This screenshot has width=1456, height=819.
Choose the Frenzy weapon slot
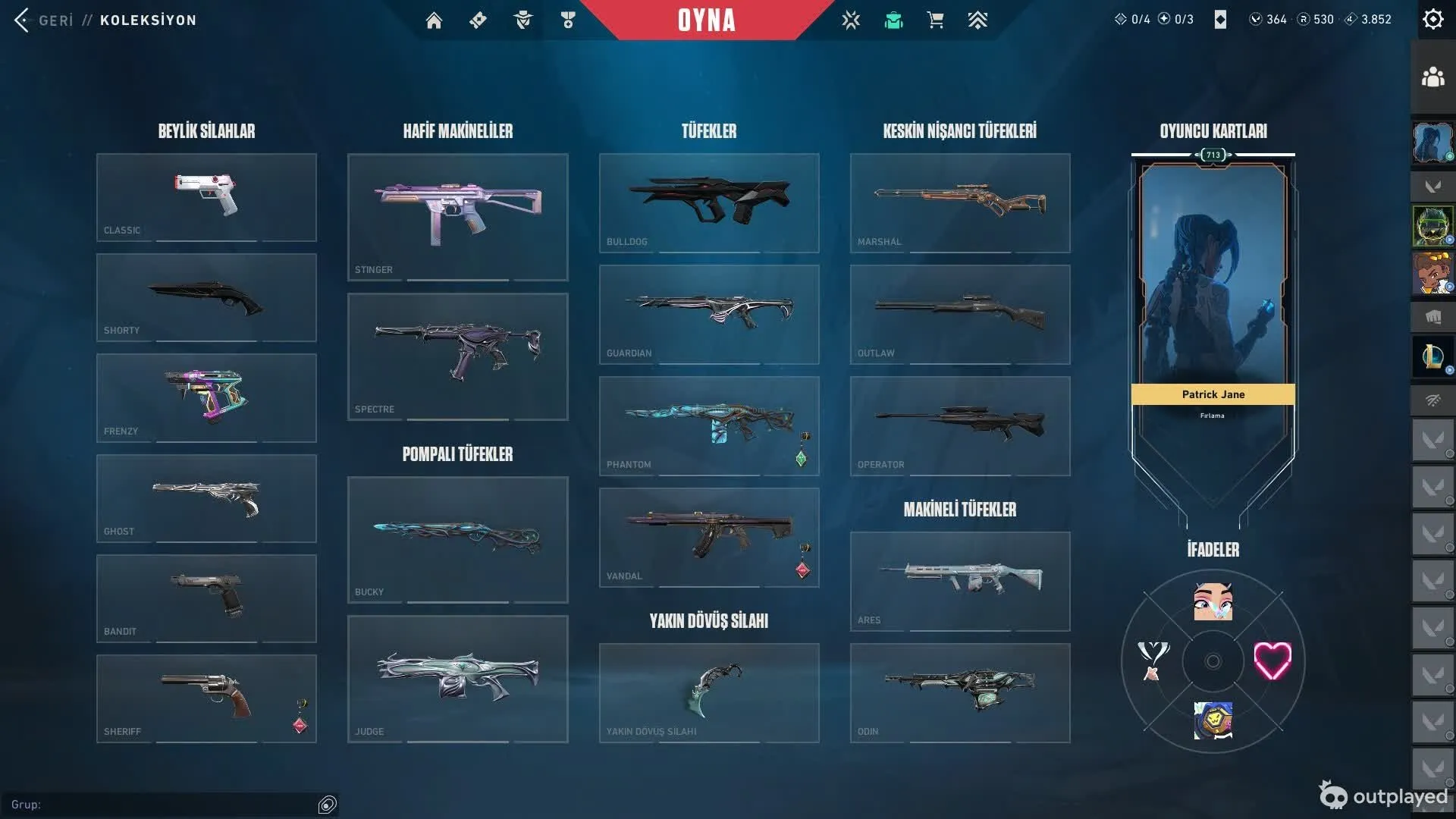(206, 397)
